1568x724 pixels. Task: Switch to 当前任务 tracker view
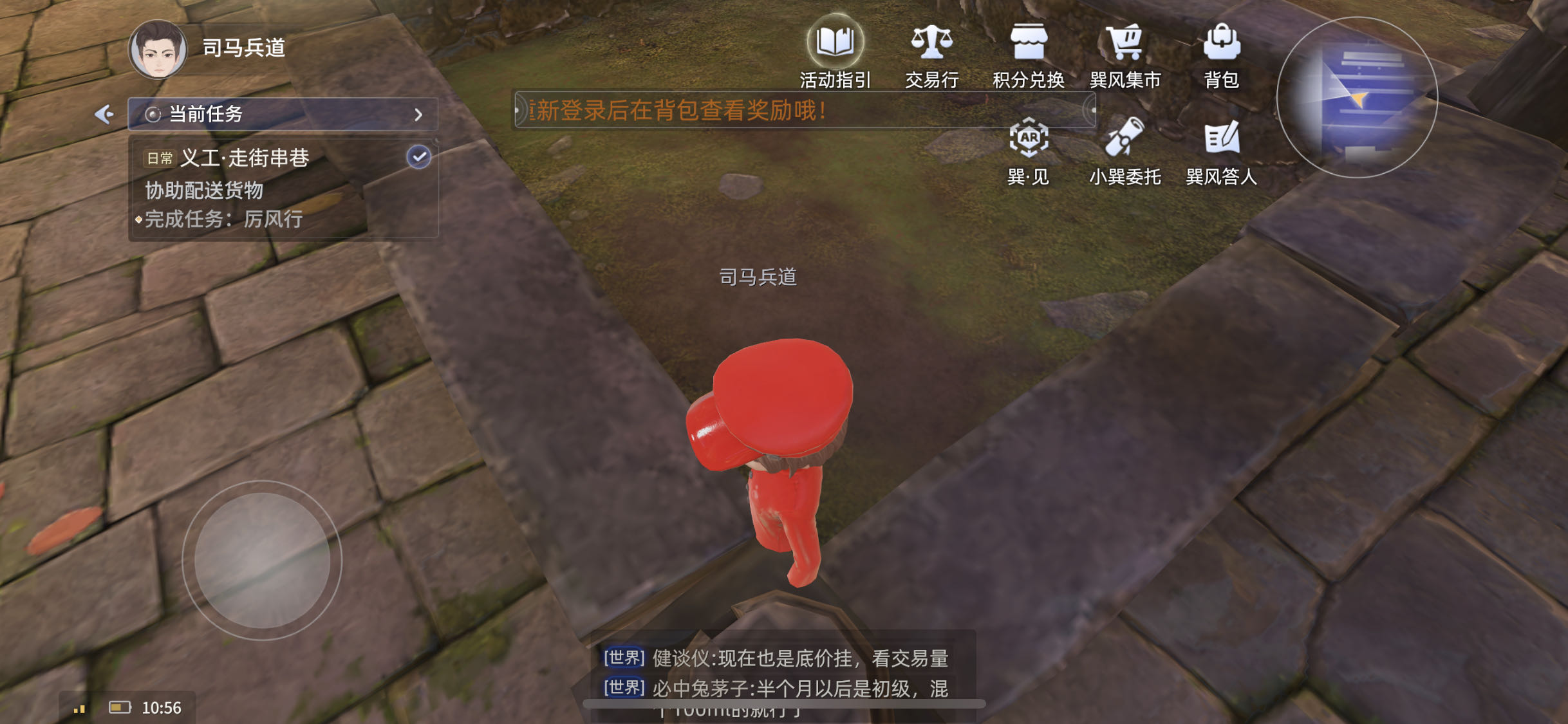tap(206, 113)
